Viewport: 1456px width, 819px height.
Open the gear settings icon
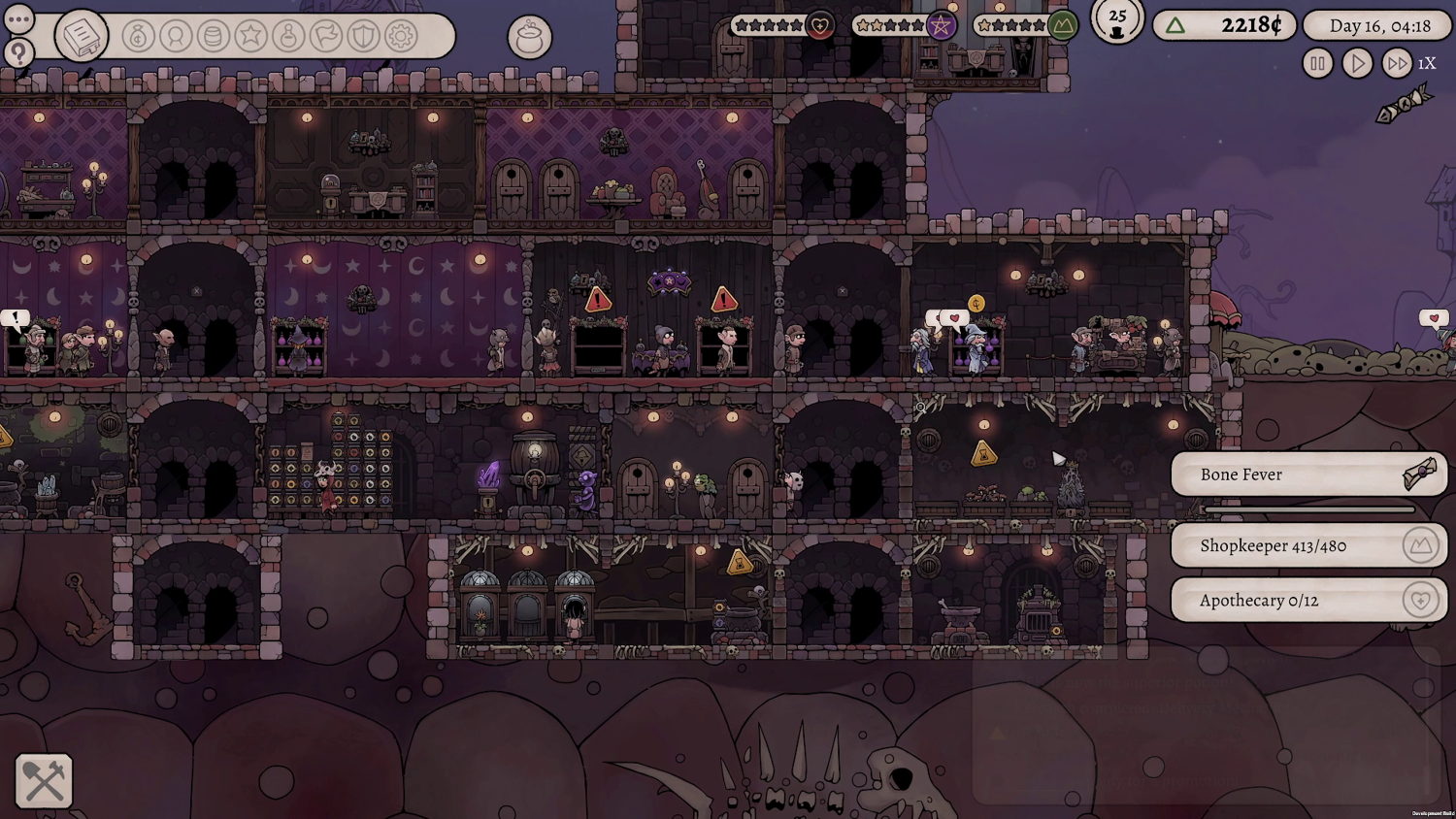pos(401,37)
